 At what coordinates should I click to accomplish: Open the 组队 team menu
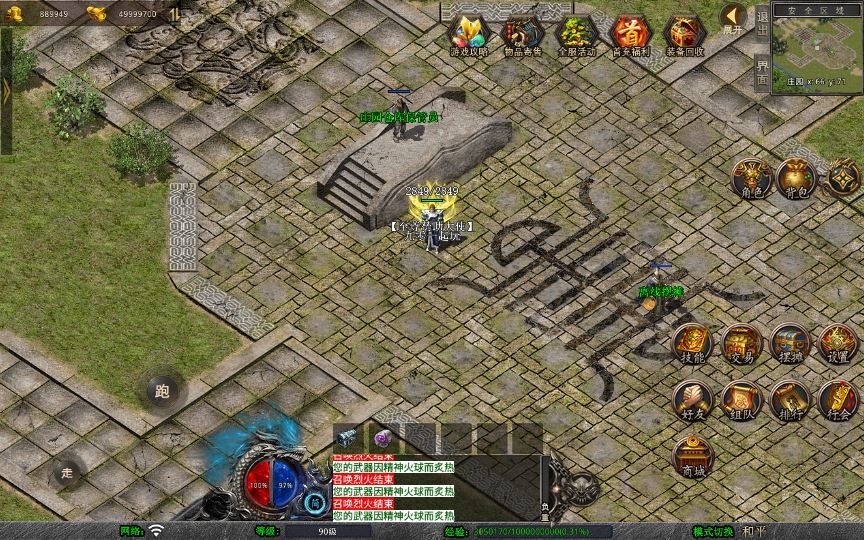point(741,400)
